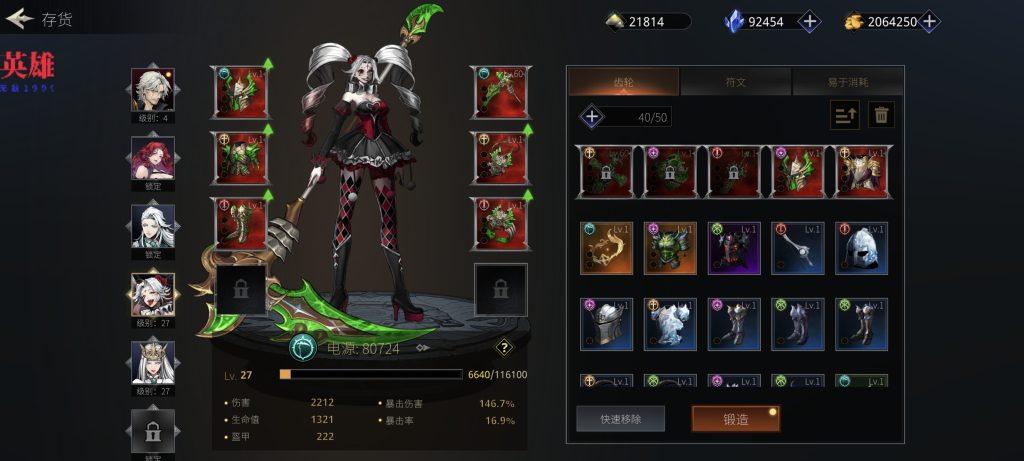
Task: Switch to the 齿轮 gear tab
Action: click(x=623, y=82)
